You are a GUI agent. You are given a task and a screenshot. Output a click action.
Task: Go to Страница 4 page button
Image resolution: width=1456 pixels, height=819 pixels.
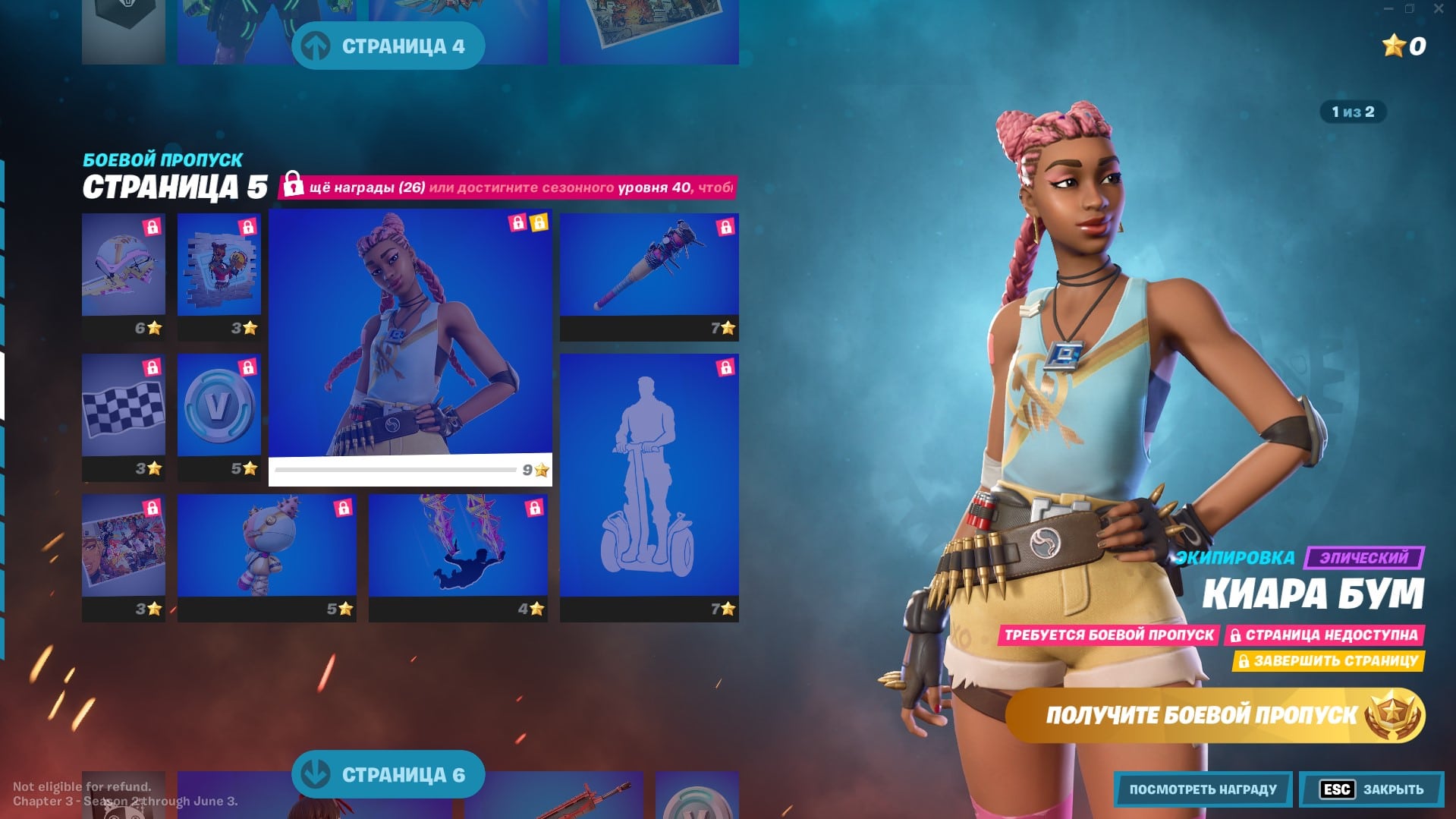pyautogui.click(x=388, y=46)
